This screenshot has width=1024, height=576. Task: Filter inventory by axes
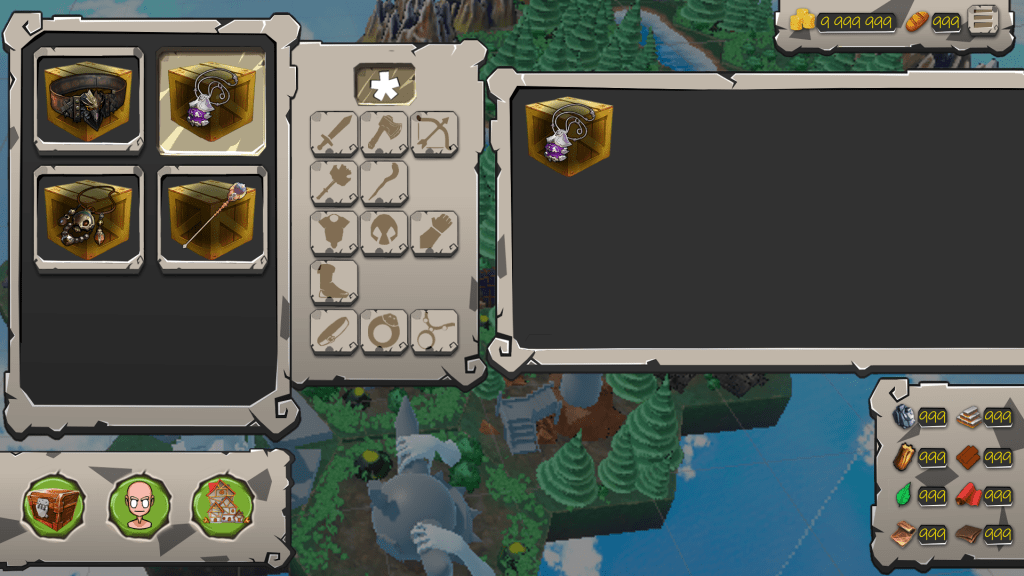(384, 134)
